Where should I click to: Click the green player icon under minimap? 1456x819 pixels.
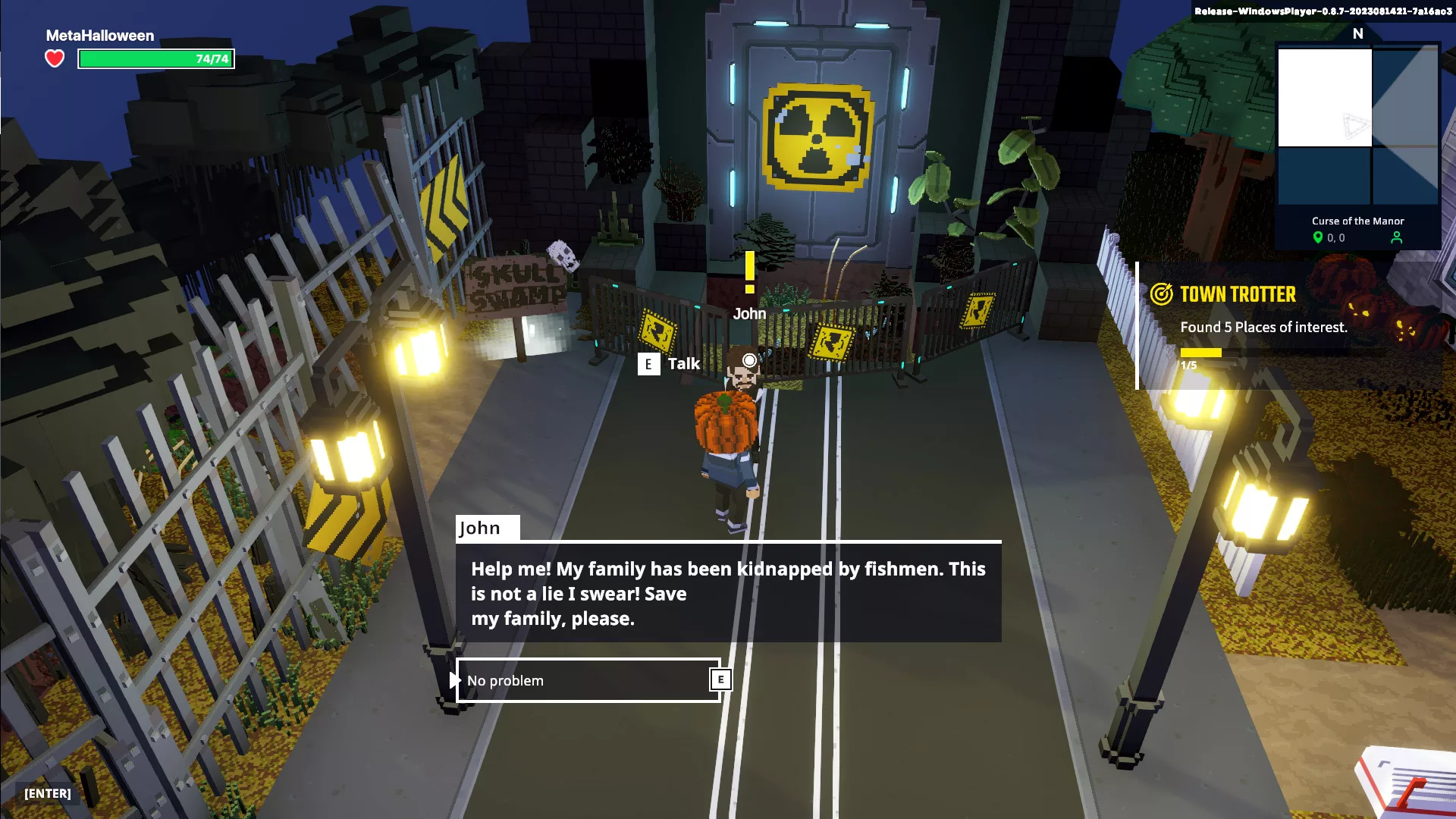pos(1397,238)
